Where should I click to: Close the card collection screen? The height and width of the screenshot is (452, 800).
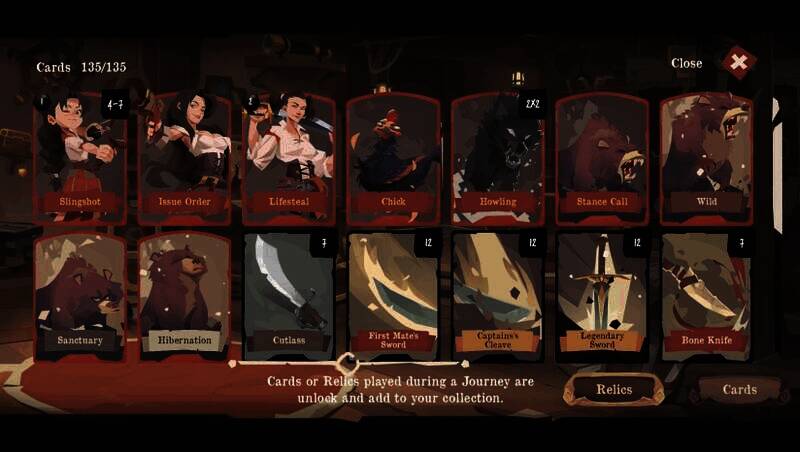[738, 63]
